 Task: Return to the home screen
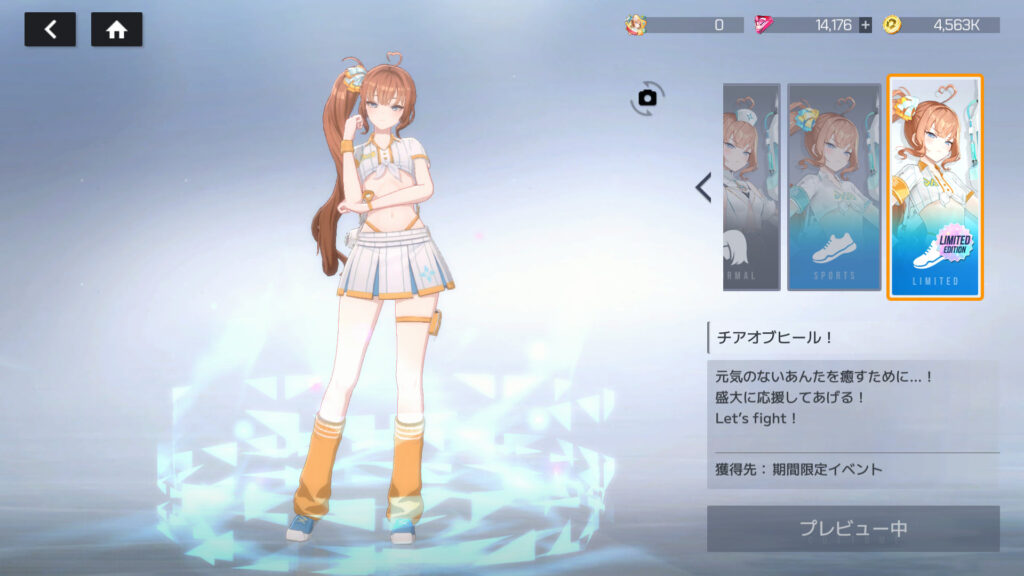[x=116, y=30]
